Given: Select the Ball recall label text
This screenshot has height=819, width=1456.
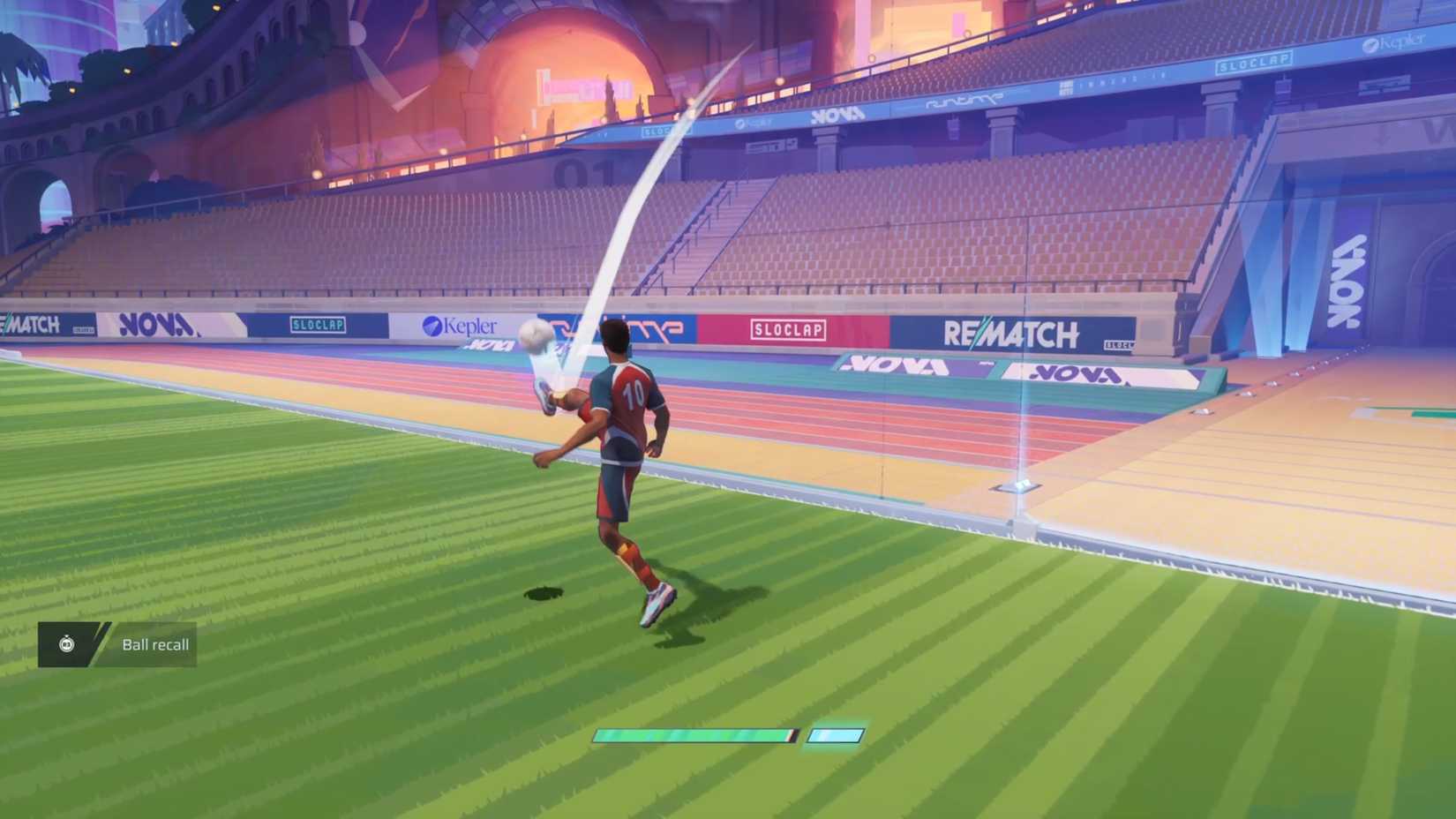Looking at the screenshot, I should (x=154, y=644).
